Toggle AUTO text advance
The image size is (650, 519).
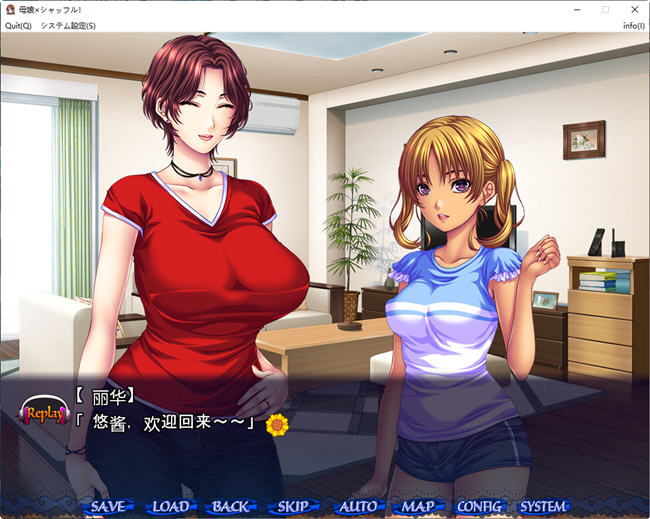(x=357, y=506)
